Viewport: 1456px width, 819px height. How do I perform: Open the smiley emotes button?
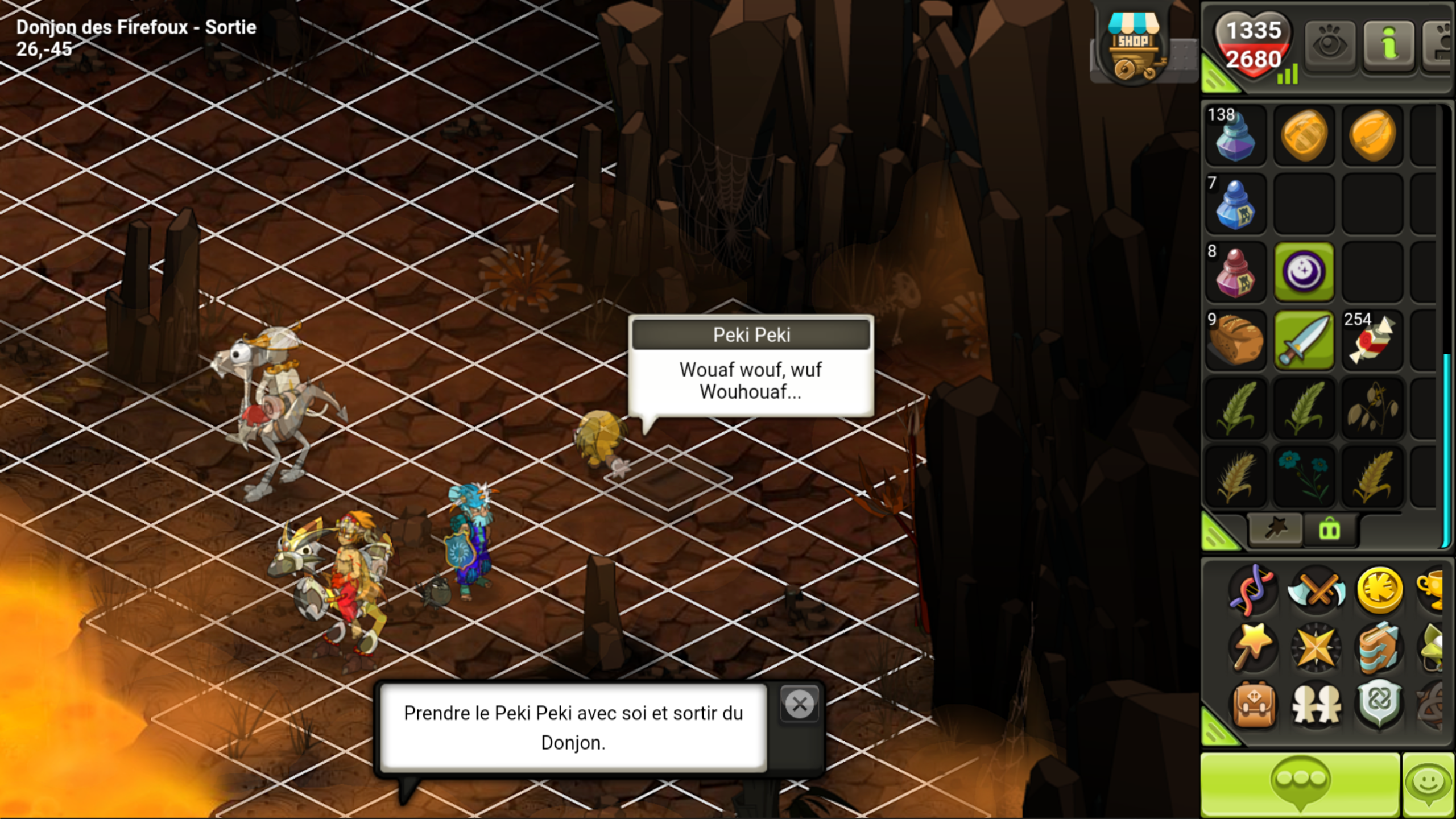(x=1429, y=785)
